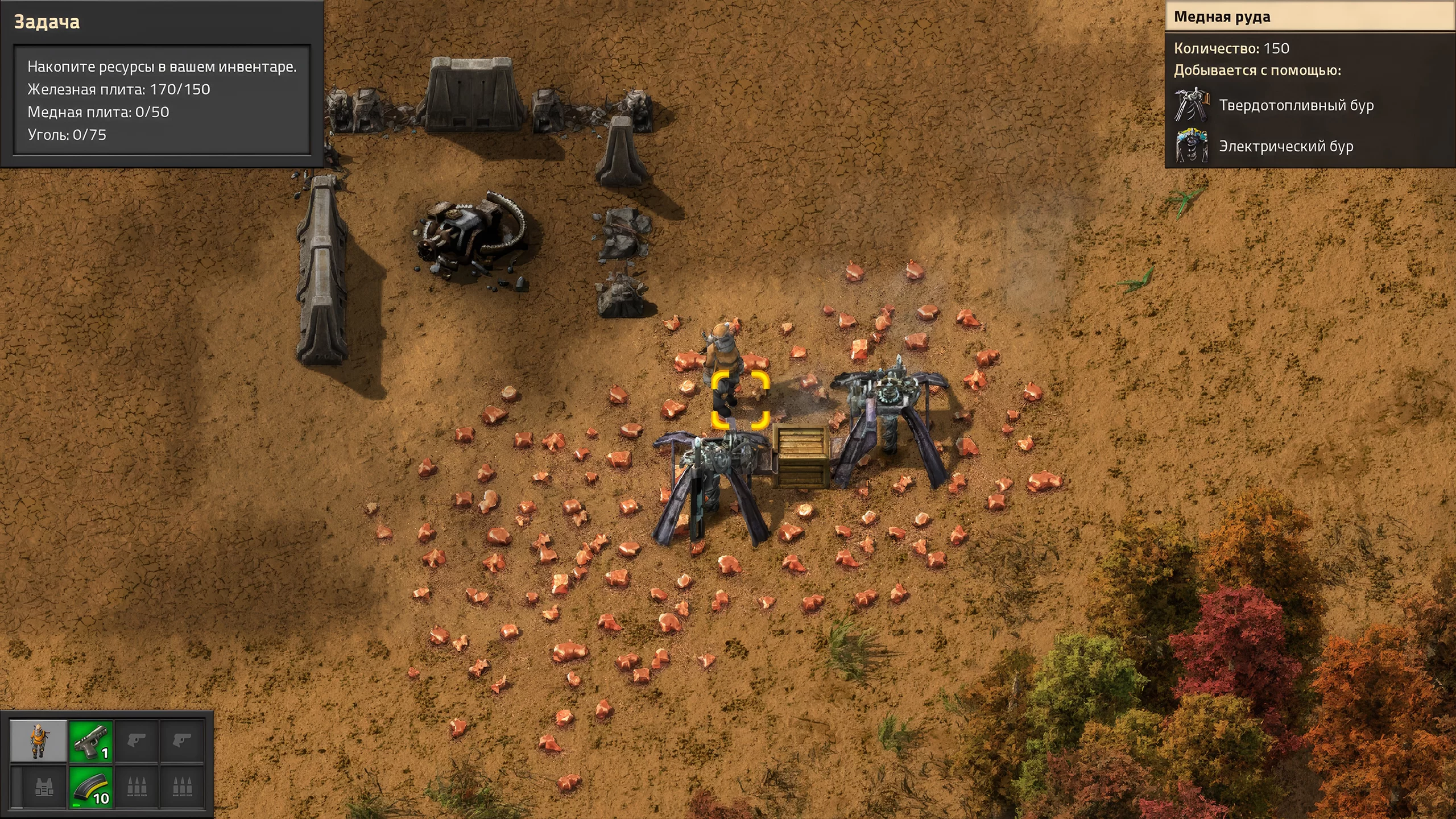This screenshot has width=1456, height=819.
Task: Select the pistol weapon slot
Action: [x=90, y=741]
